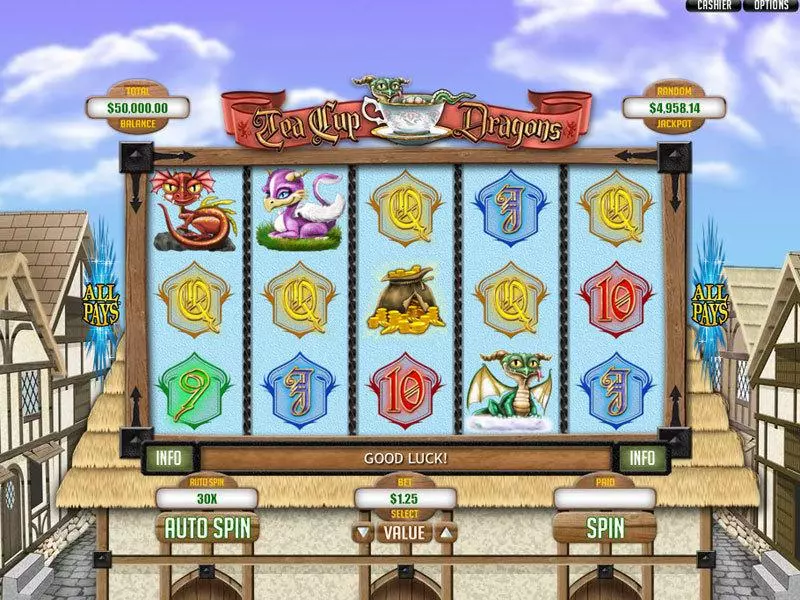
Task: Click the INFO button above the Spin button
Action: click(x=640, y=459)
